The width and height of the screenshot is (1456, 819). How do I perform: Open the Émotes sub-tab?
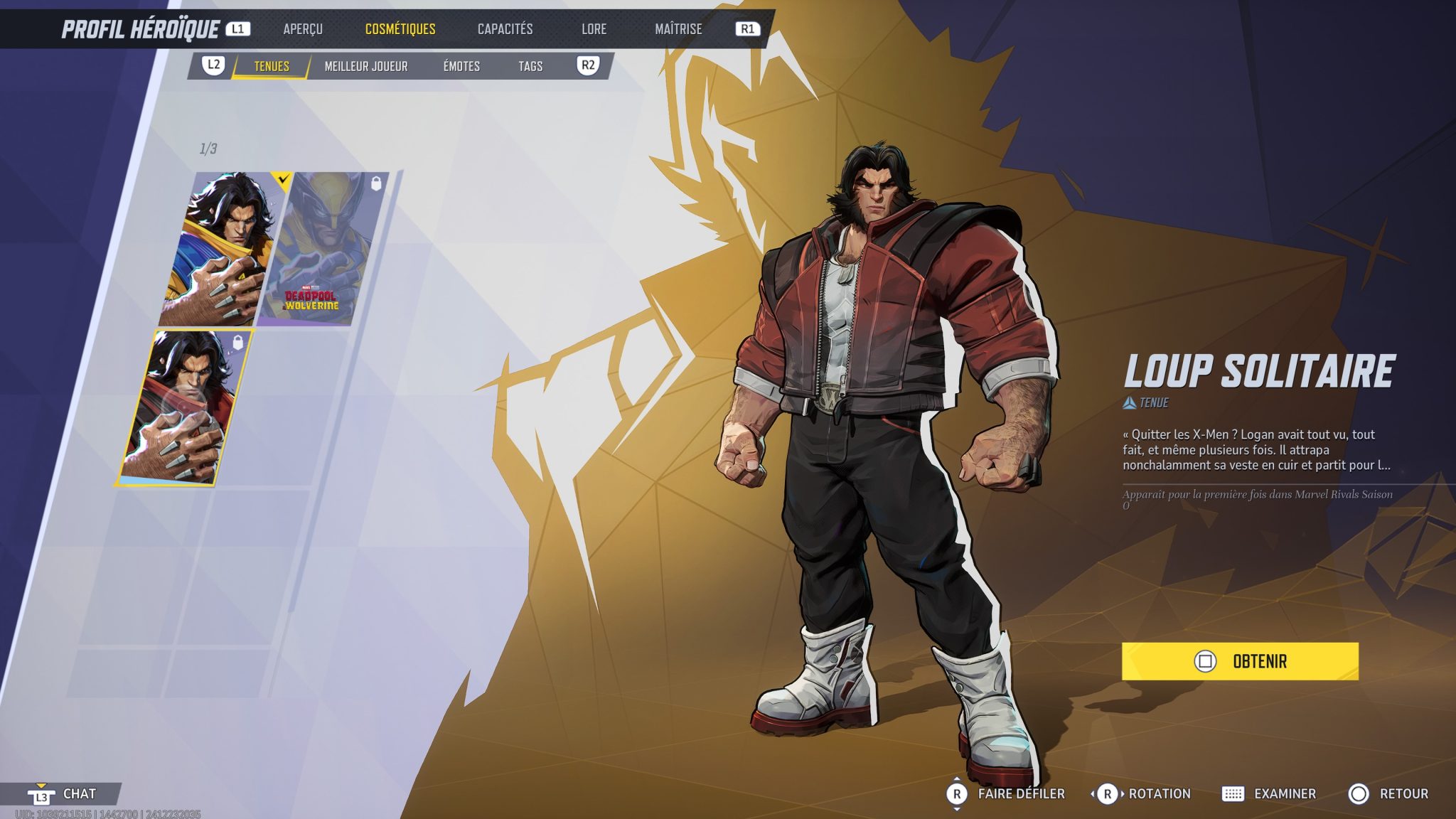(x=461, y=66)
